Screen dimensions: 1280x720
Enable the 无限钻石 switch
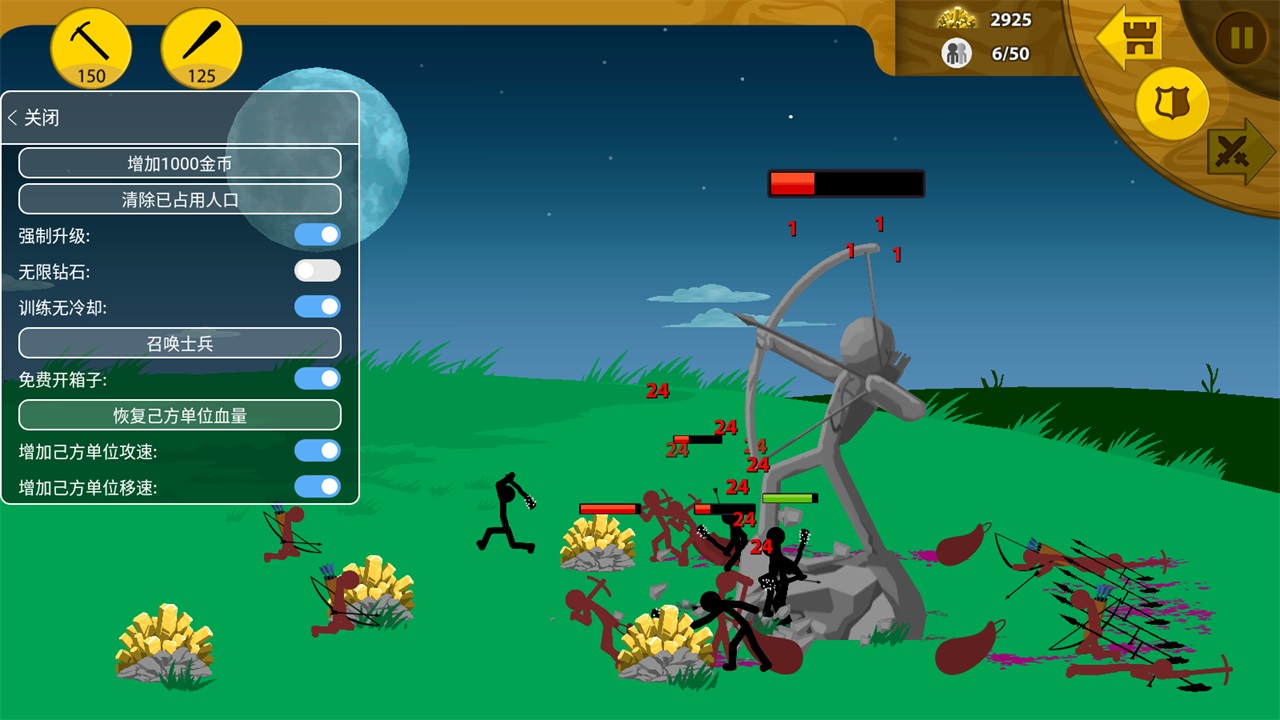317,271
